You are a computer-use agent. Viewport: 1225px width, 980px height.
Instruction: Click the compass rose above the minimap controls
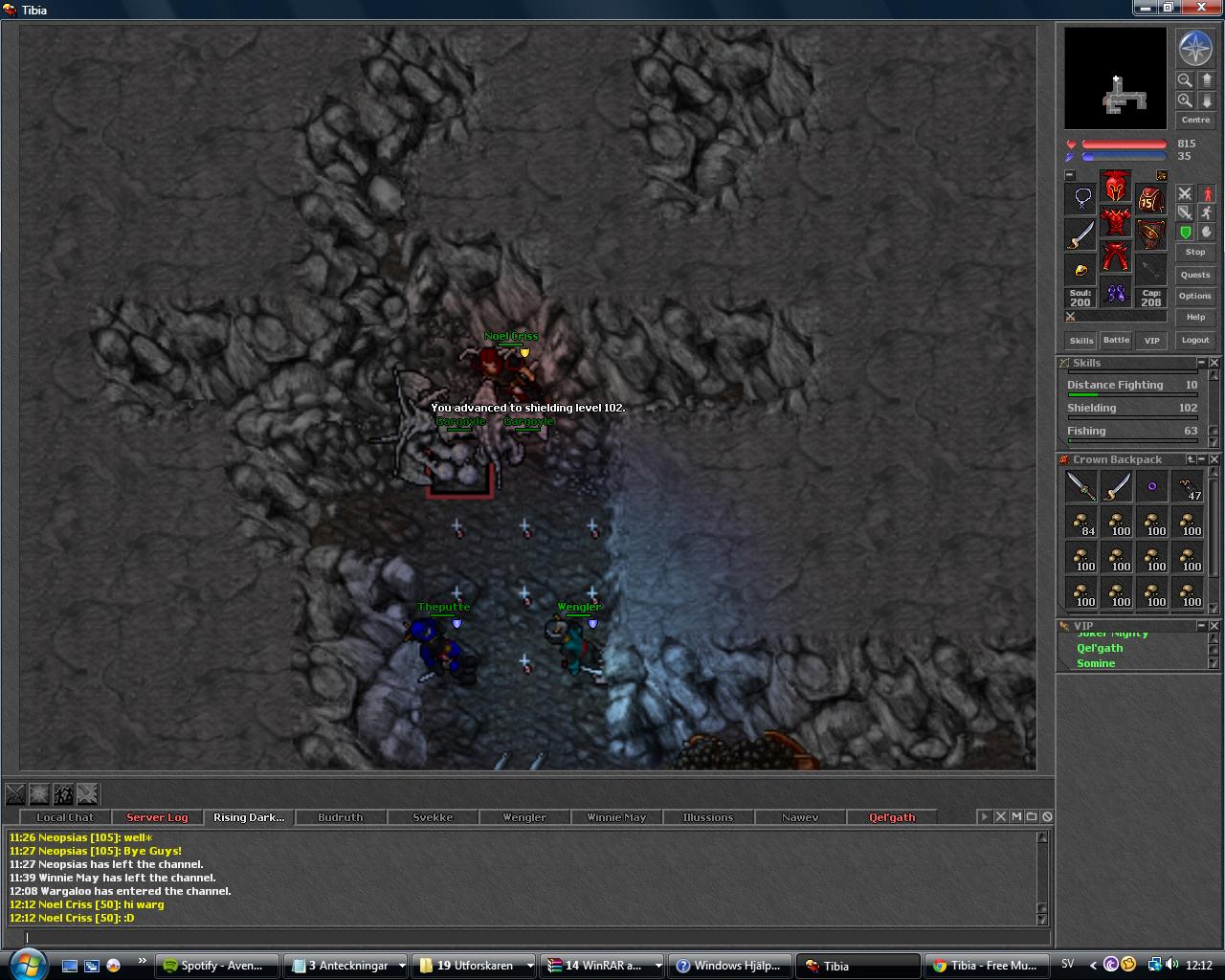pos(1194,48)
